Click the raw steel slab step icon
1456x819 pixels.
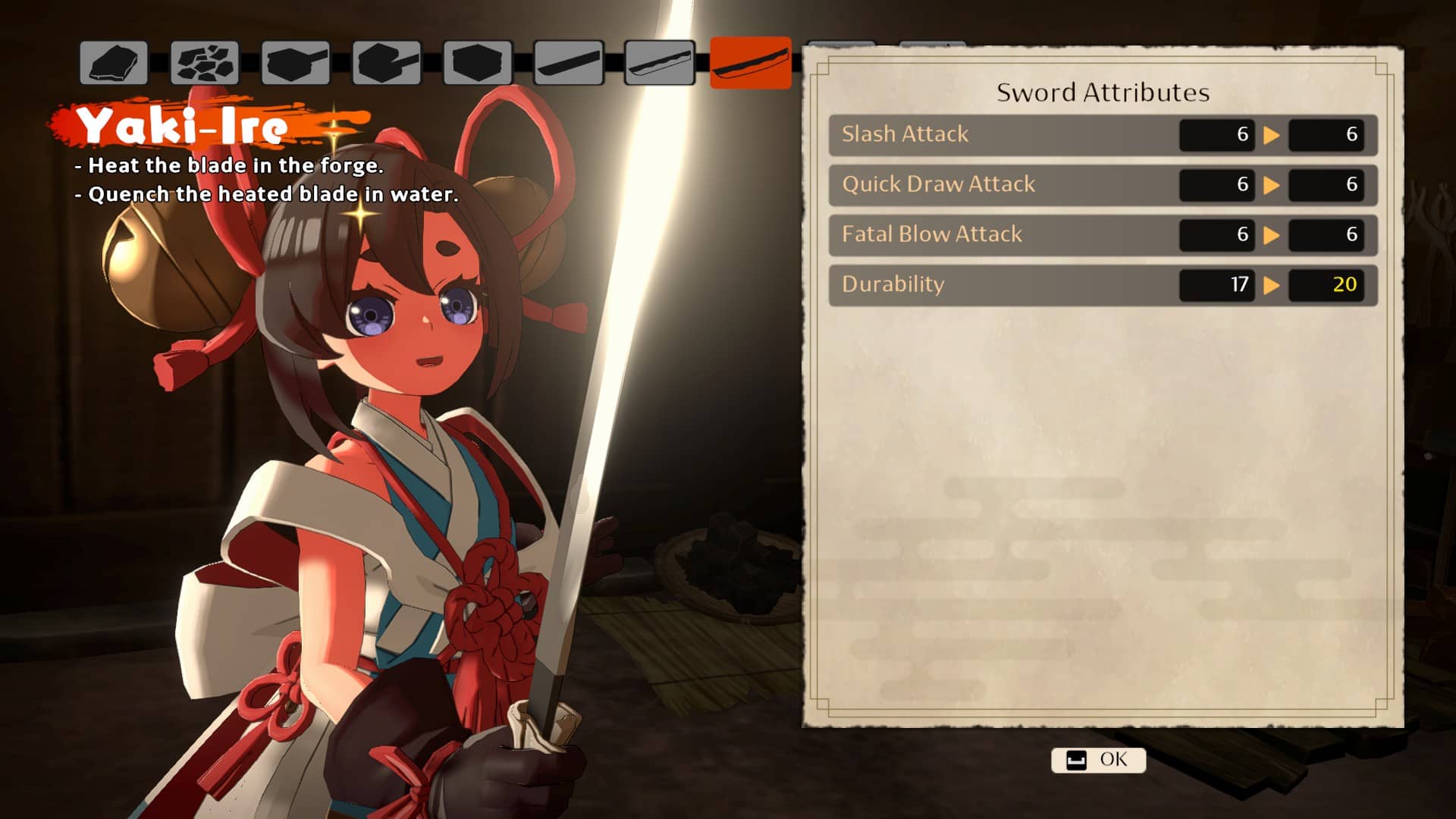tap(114, 63)
